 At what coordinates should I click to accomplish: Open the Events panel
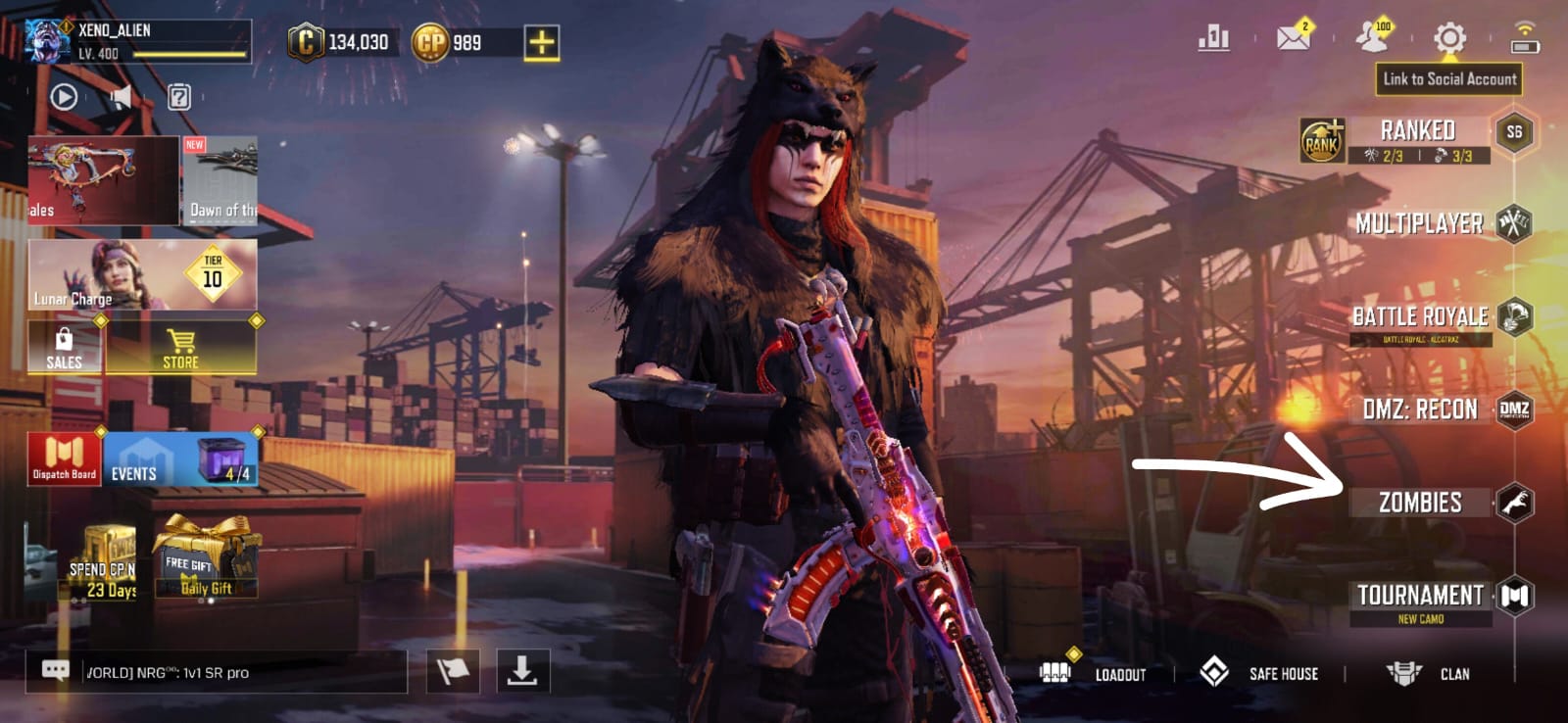[x=181, y=460]
